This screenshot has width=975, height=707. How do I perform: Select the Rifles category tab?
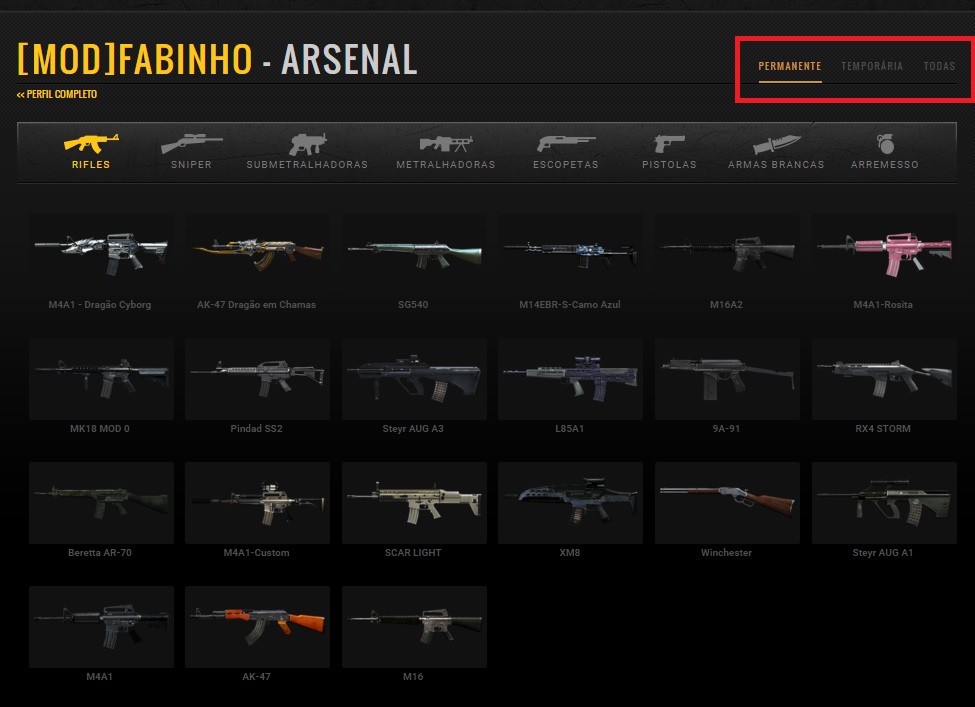point(91,152)
